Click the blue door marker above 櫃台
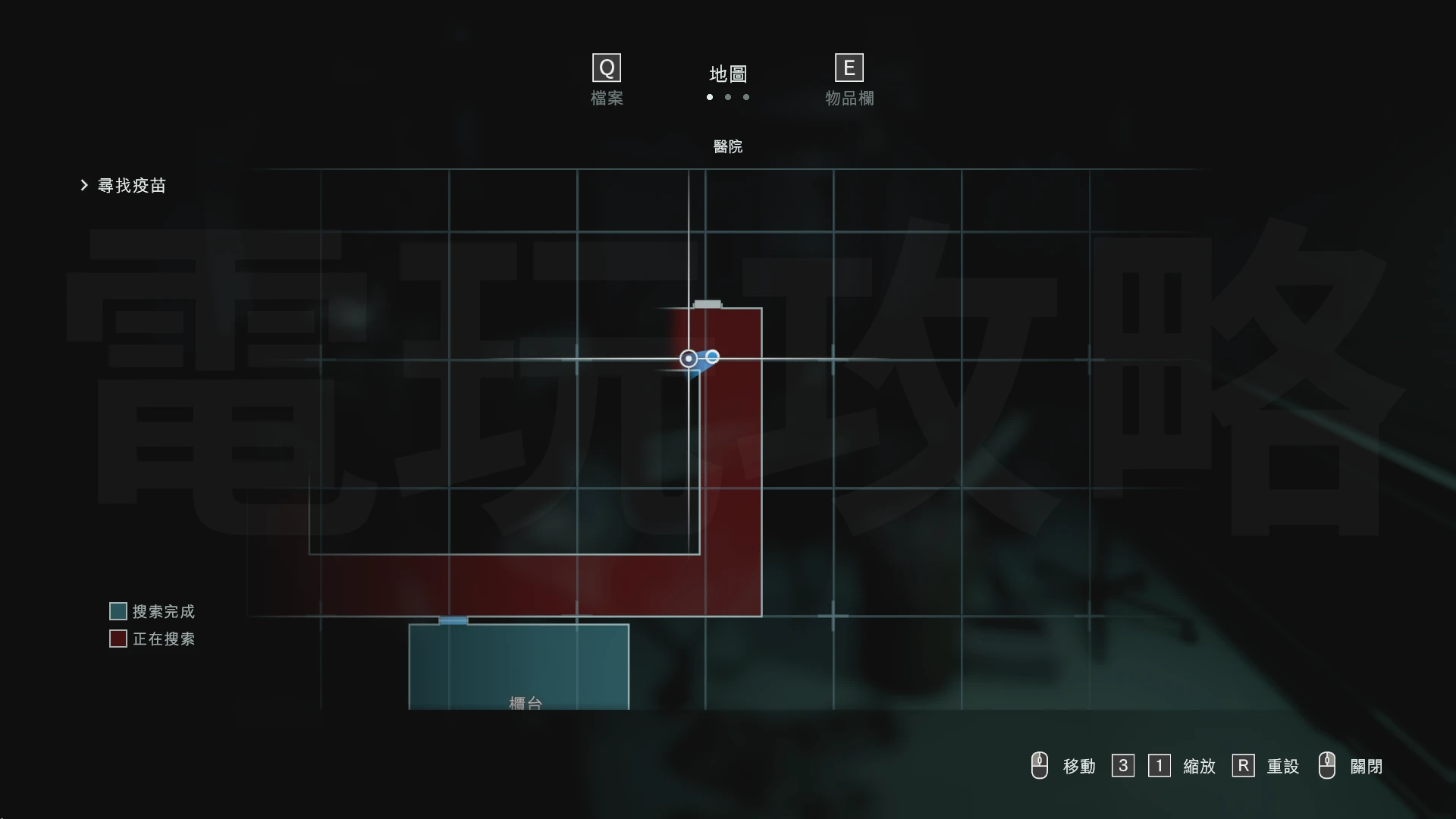 [453, 620]
